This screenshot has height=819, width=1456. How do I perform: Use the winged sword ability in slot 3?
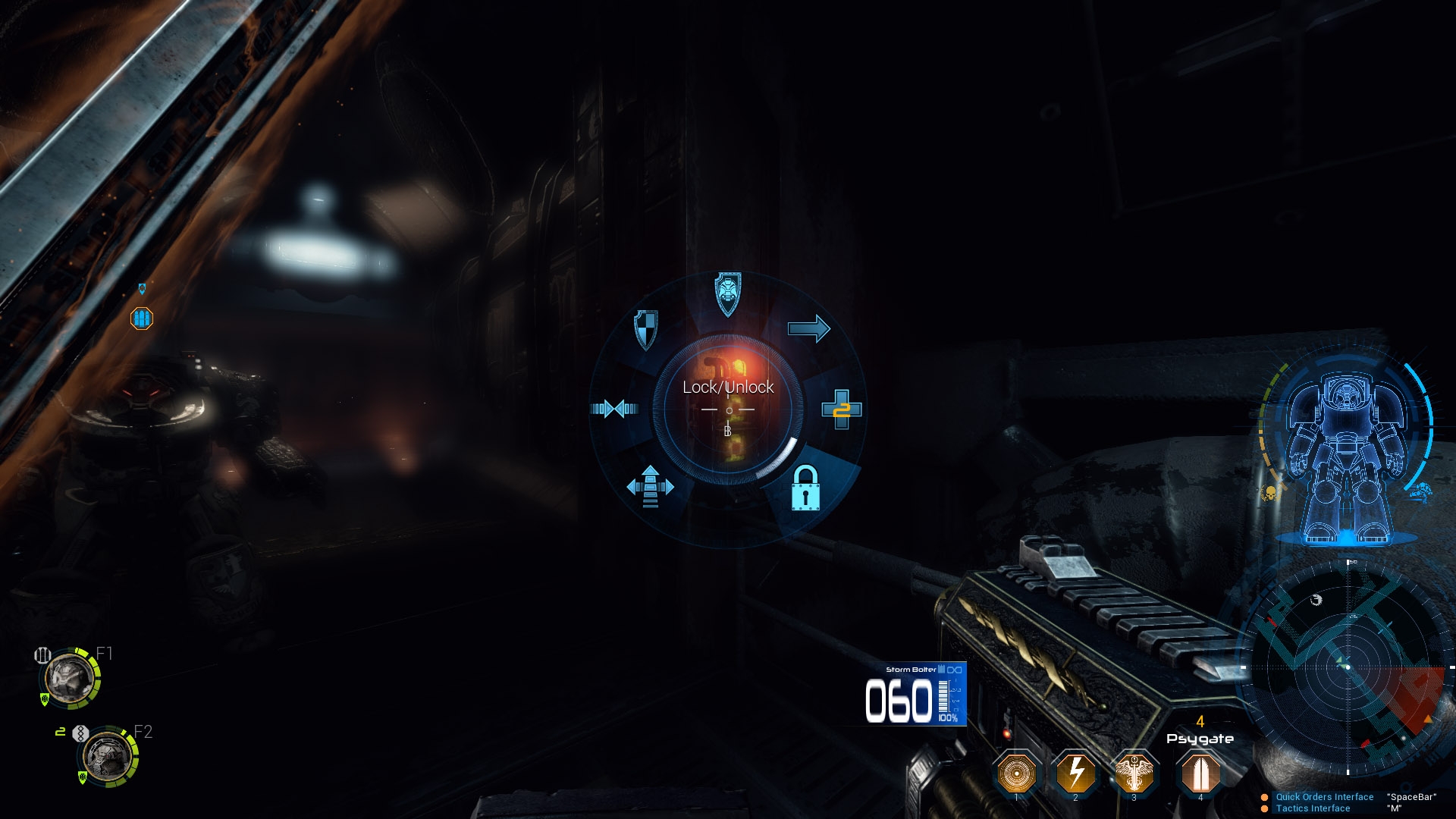1134,773
